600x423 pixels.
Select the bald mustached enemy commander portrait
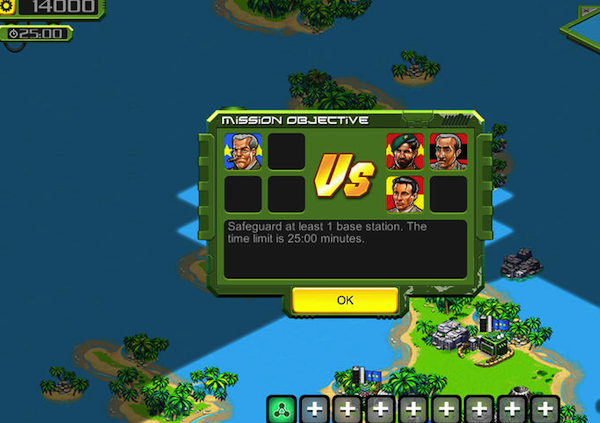coord(448,151)
